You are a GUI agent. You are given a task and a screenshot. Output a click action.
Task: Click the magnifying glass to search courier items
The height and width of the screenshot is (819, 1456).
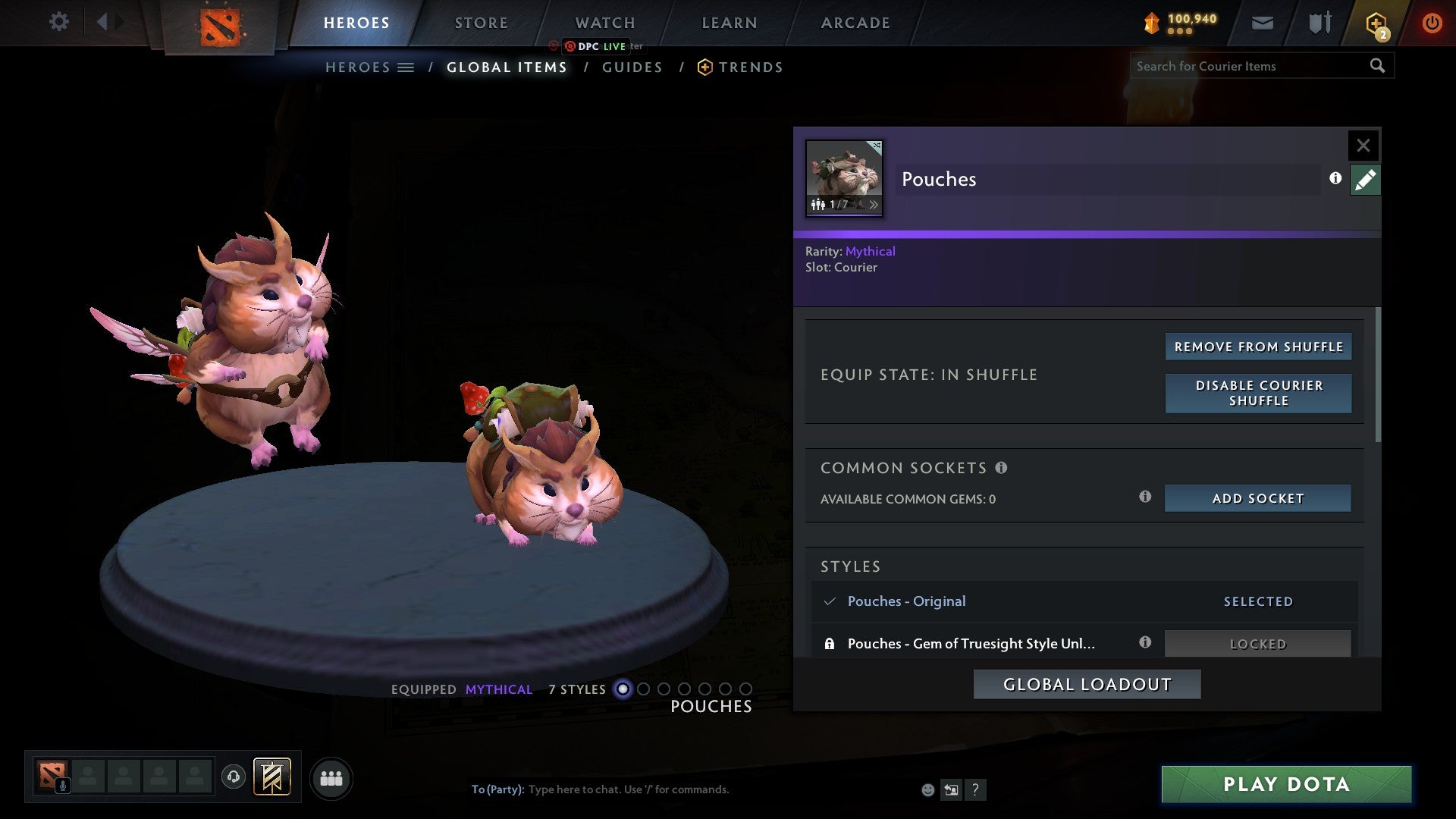(x=1378, y=66)
